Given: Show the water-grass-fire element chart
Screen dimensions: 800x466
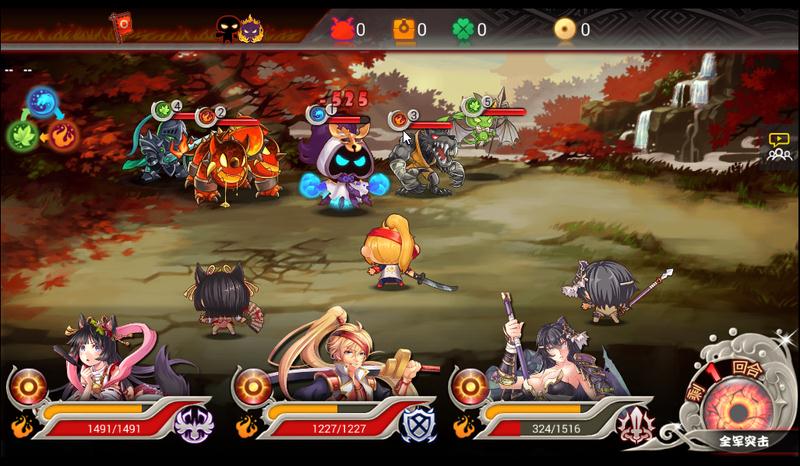Looking at the screenshot, I should tap(42, 120).
